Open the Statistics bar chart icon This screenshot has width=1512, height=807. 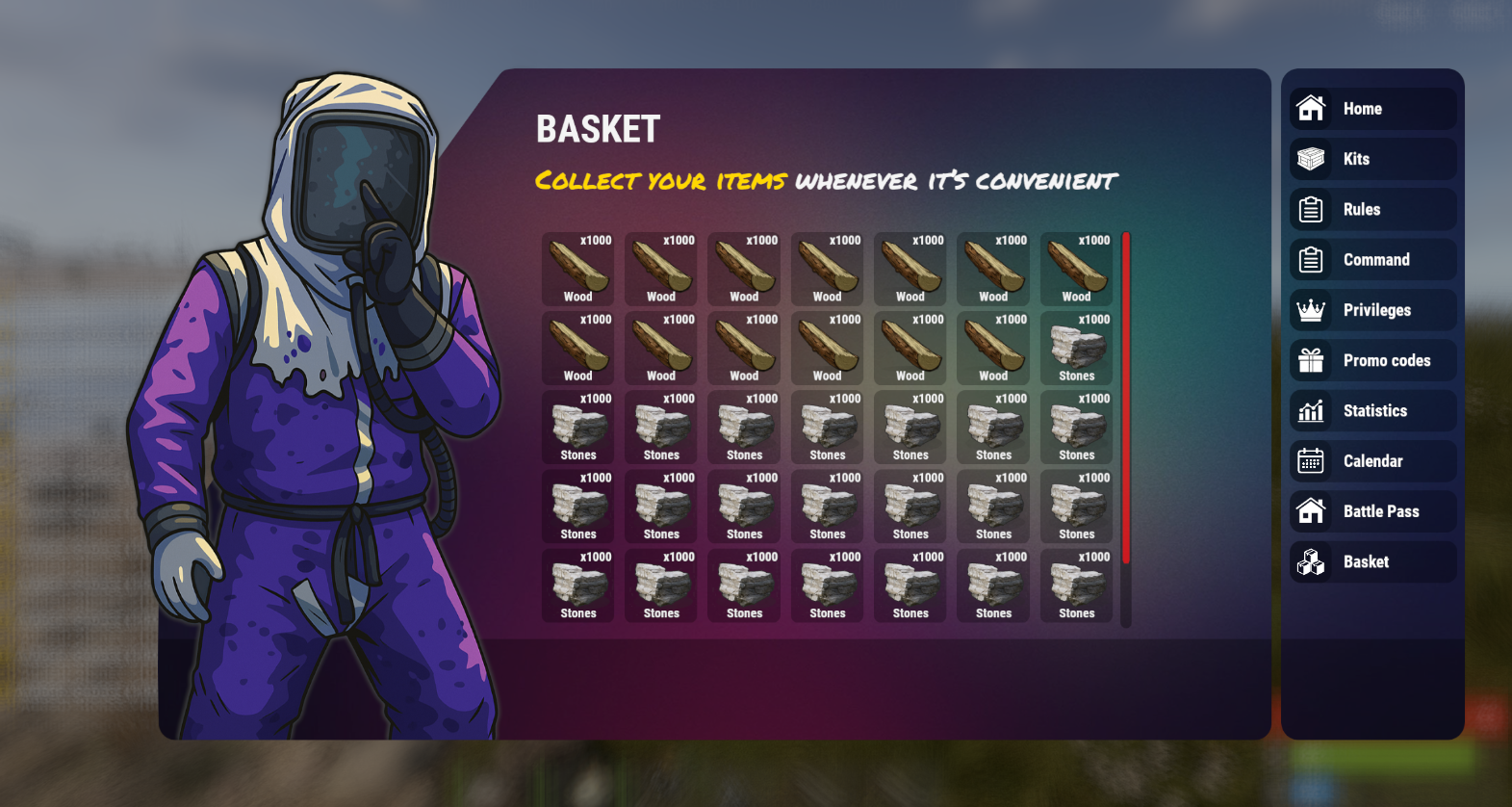(x=1311, y=411)
